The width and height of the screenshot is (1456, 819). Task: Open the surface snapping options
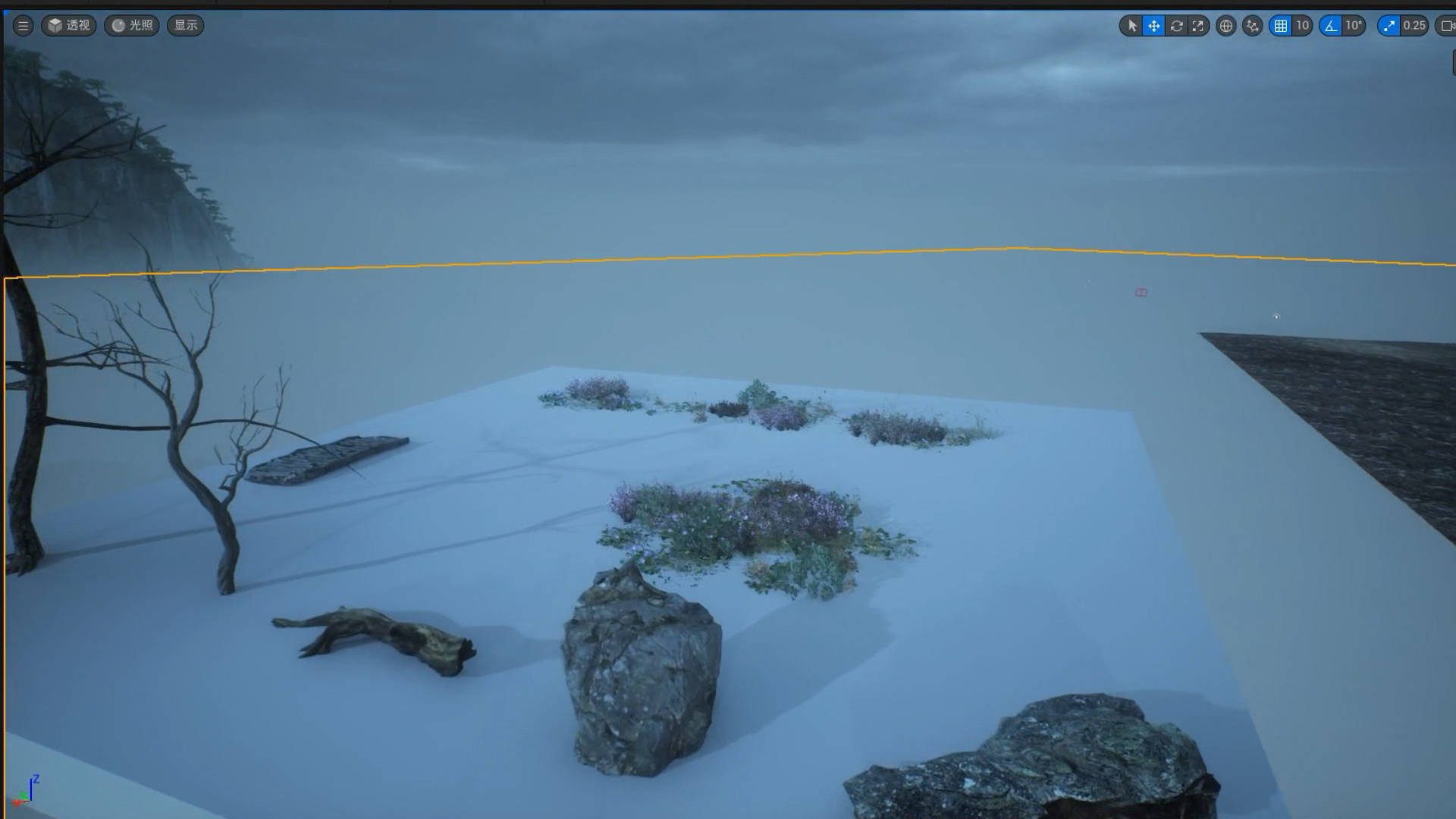[1253, 26]
